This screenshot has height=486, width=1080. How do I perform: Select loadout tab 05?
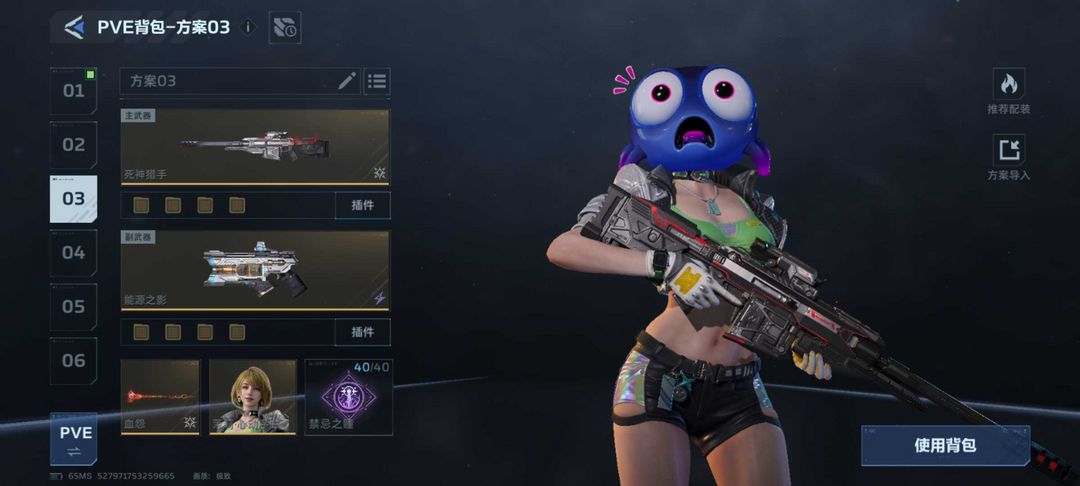(74, 307)
